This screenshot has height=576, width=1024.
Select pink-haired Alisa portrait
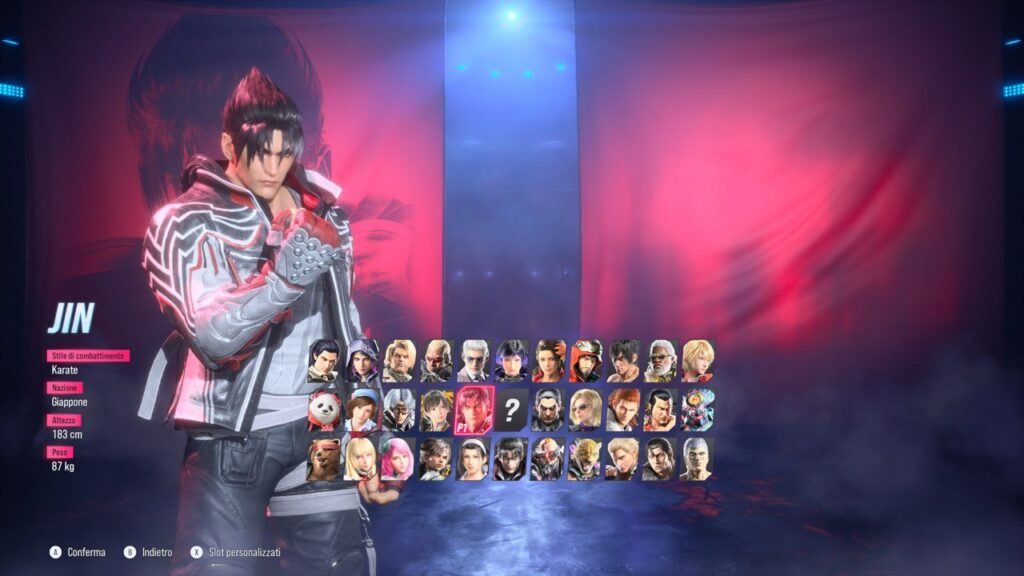point(397,458)
